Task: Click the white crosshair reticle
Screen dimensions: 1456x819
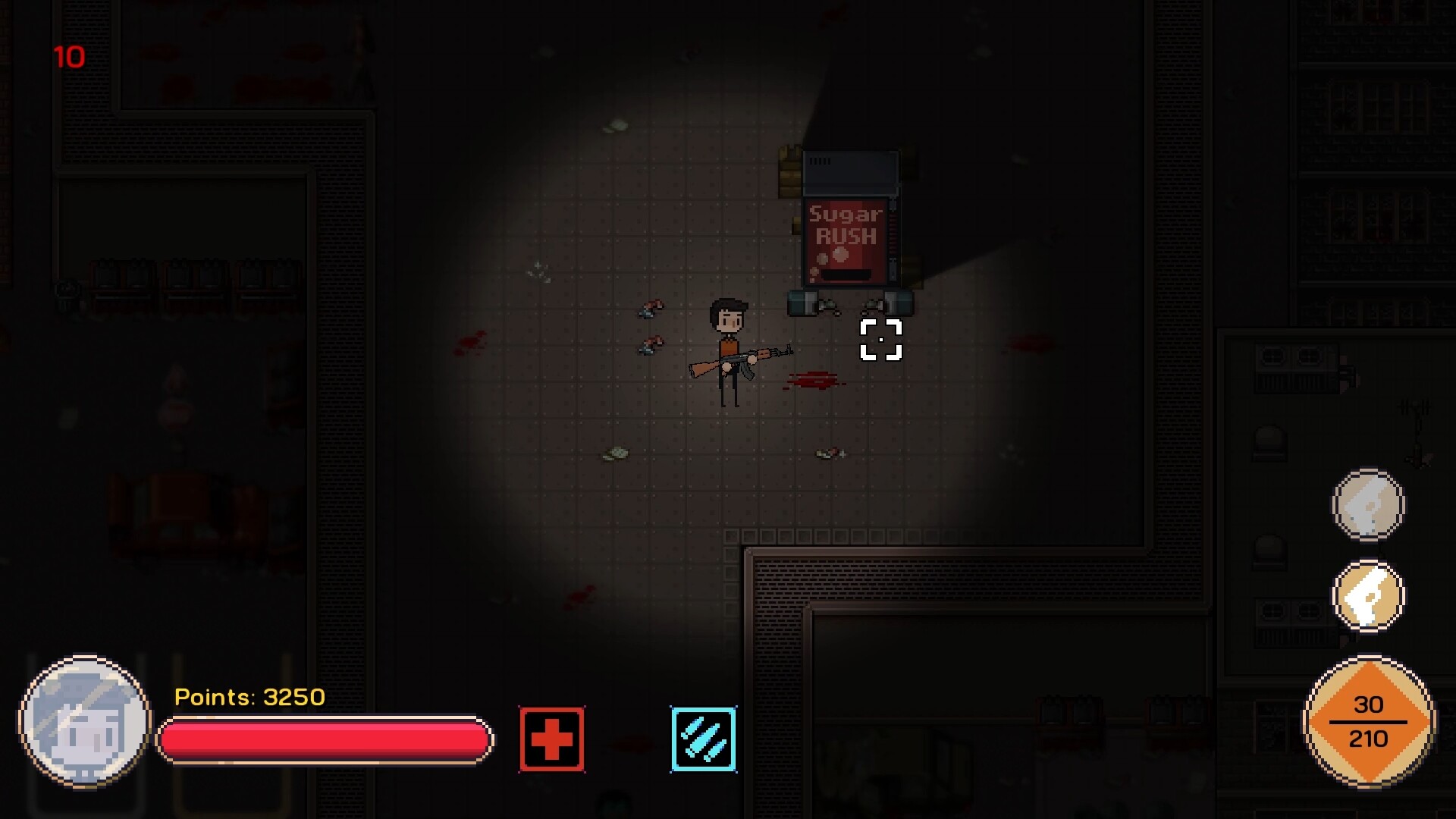Action: click(881, 340)
